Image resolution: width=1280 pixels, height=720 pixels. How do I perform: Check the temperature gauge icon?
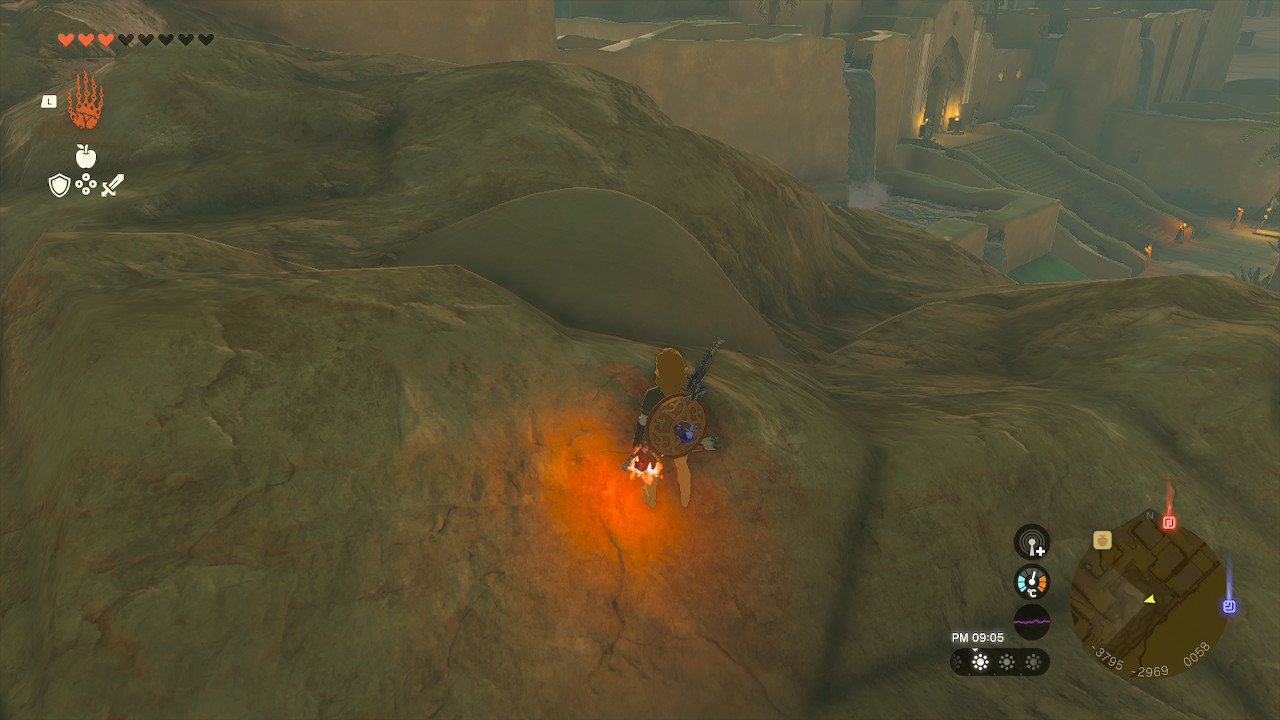[1032, 581]
